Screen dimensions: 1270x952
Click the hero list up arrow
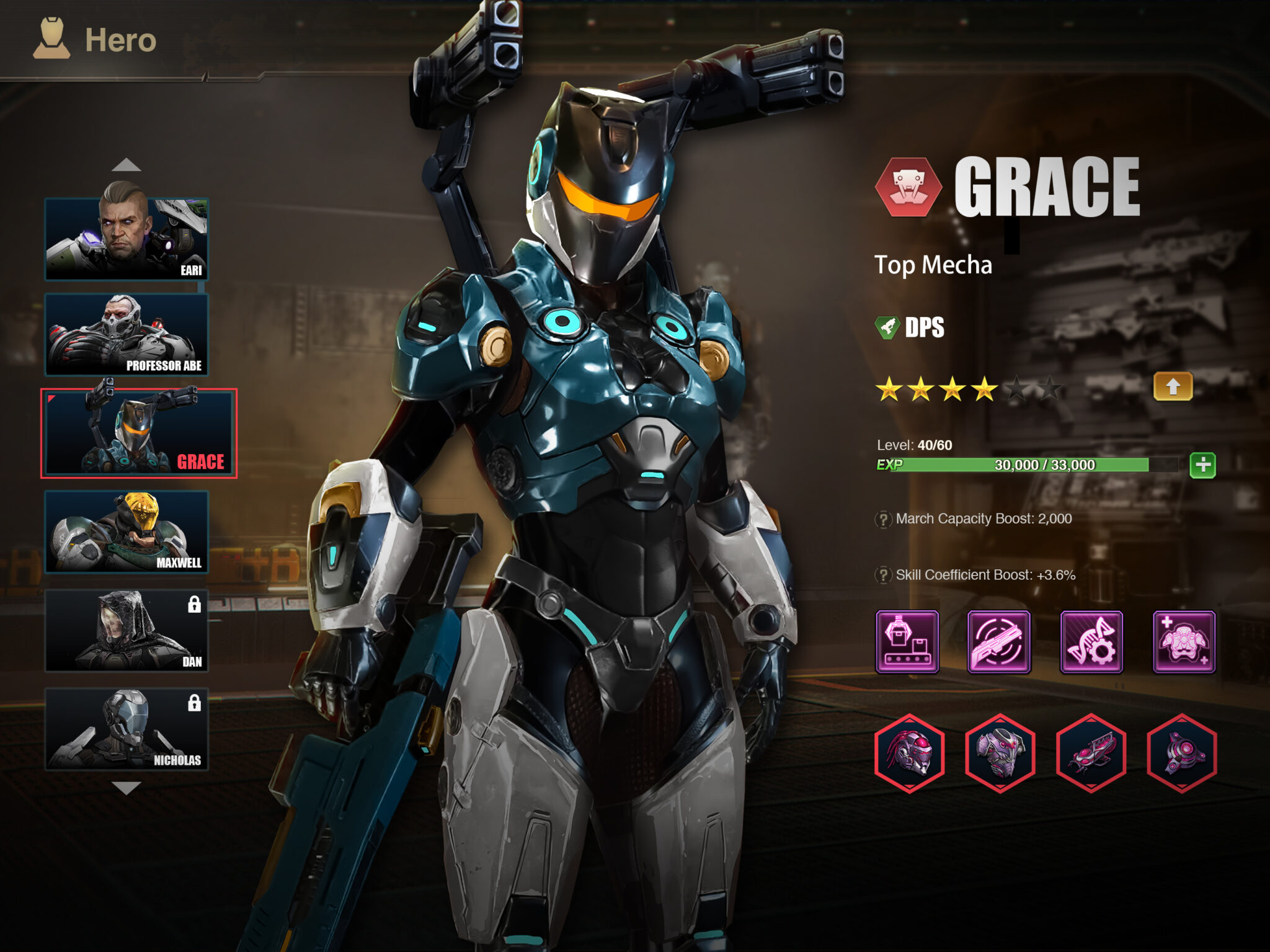click(127, 165)
